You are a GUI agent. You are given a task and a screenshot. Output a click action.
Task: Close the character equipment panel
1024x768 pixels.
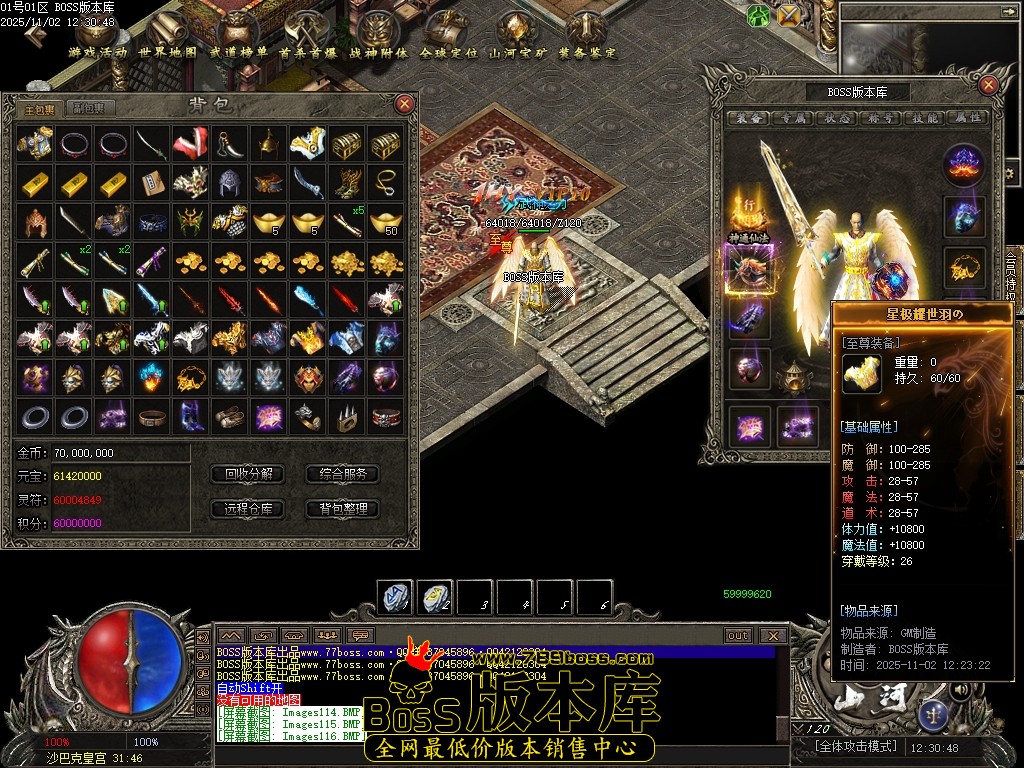988,85
